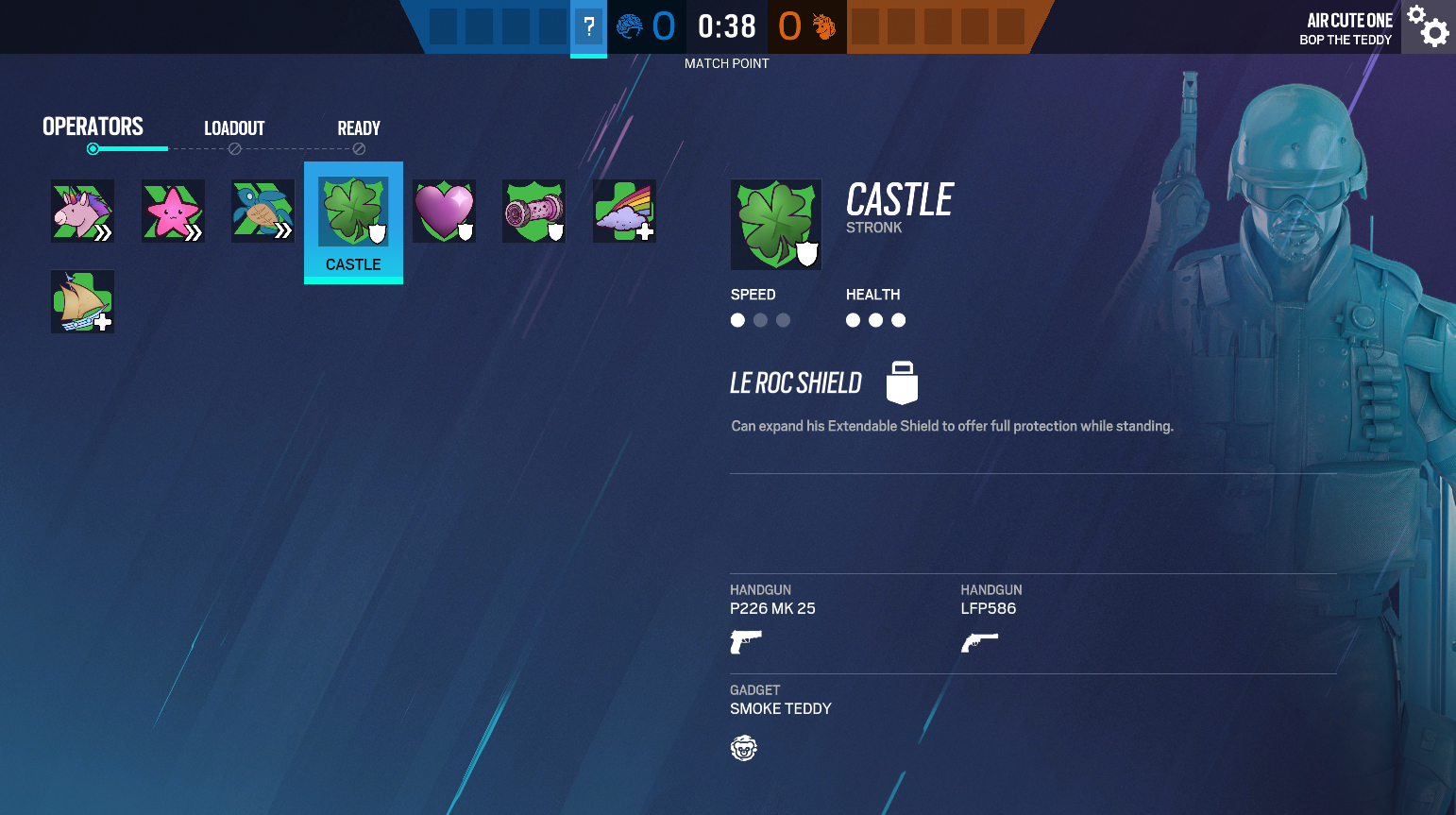Select the LFP586 revolver icon

(979, 642)
